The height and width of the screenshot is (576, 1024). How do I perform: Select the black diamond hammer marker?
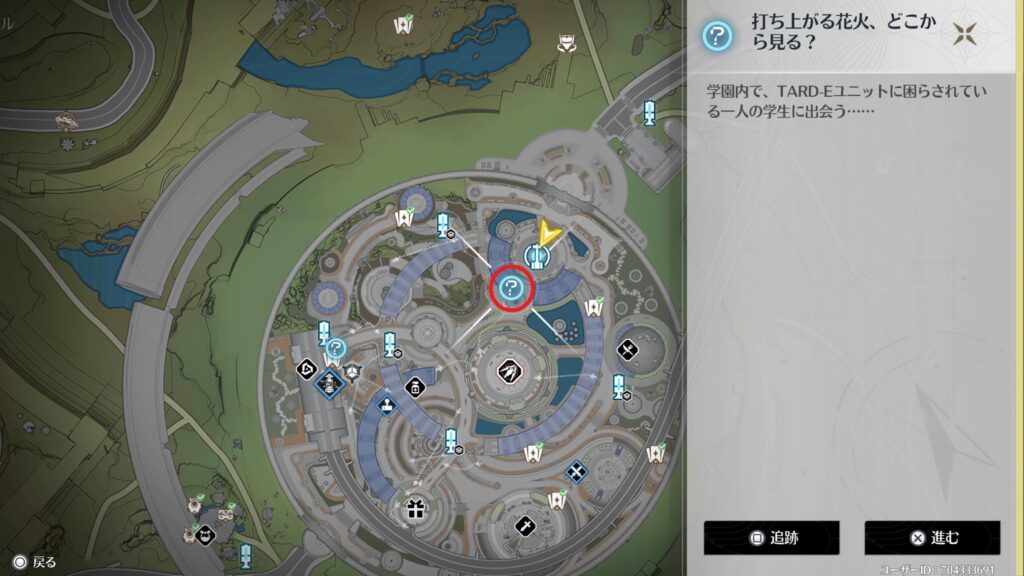[525, 524]
